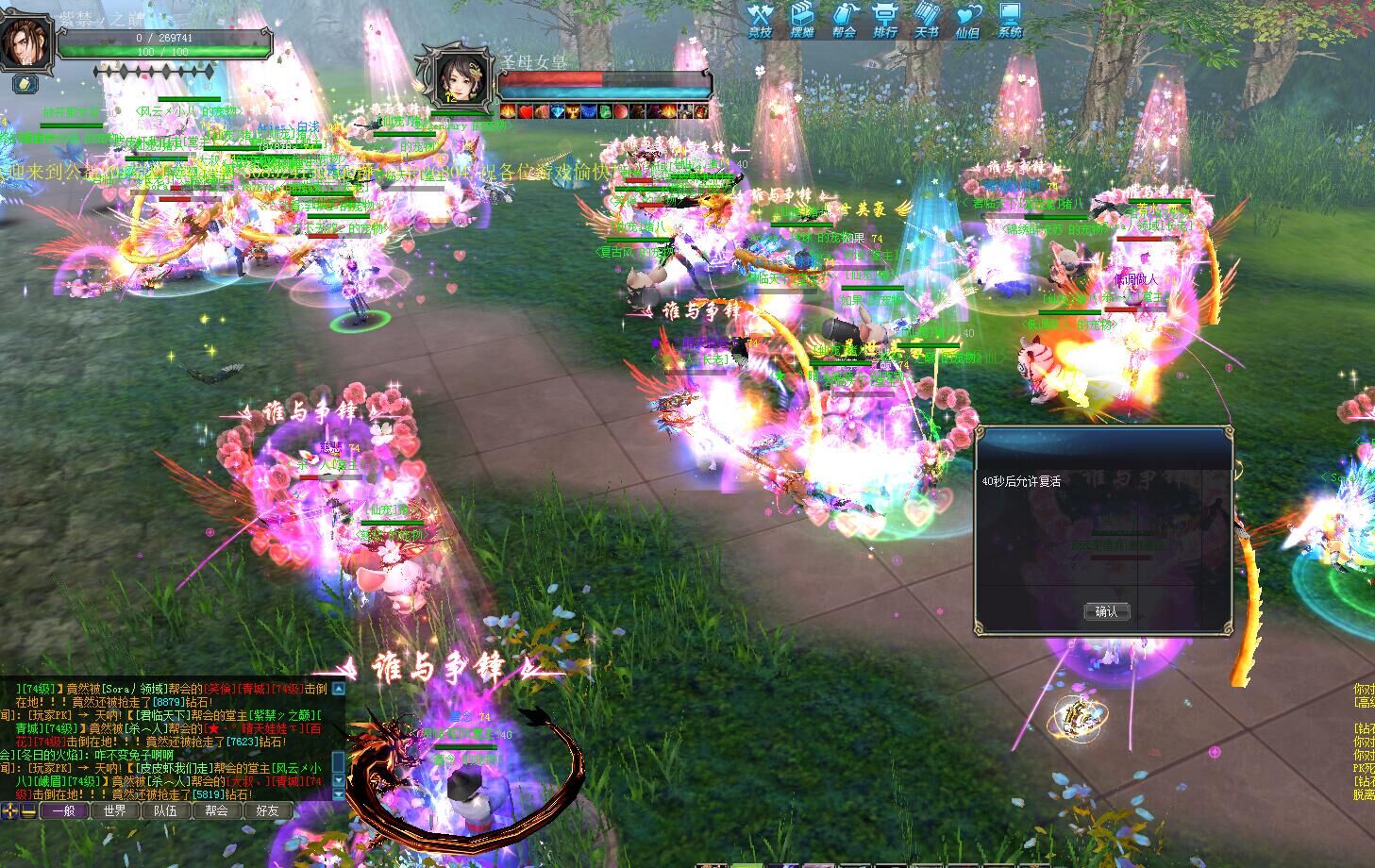Switch chat to the 一般 tab
The image size is (1375, 868).
64,810
